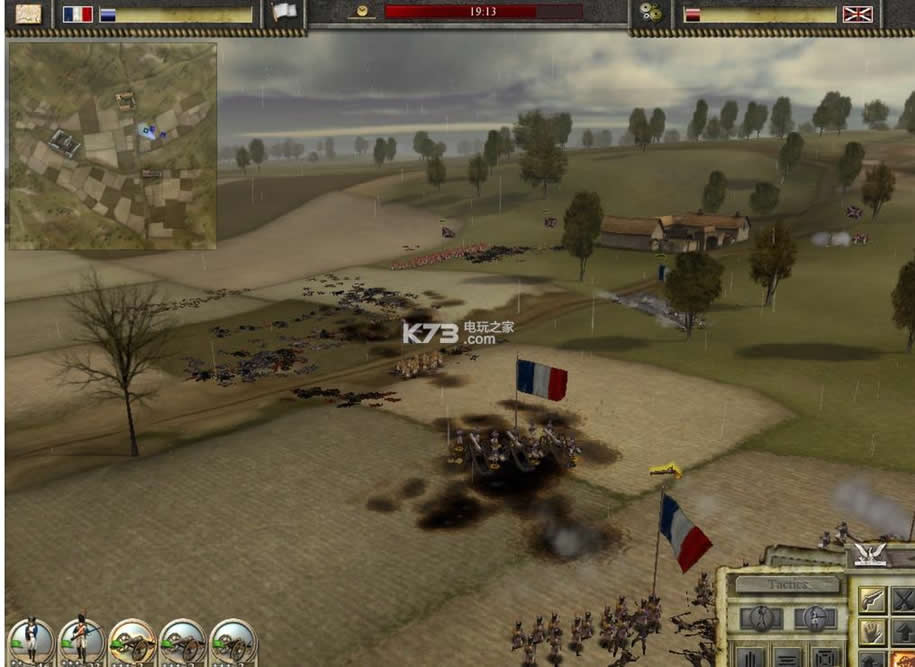Image resolution: width=915 pixels, height=667 pixels.
Task: Select the gold-highlighted cannon unit card
Action: pos(132,641)
